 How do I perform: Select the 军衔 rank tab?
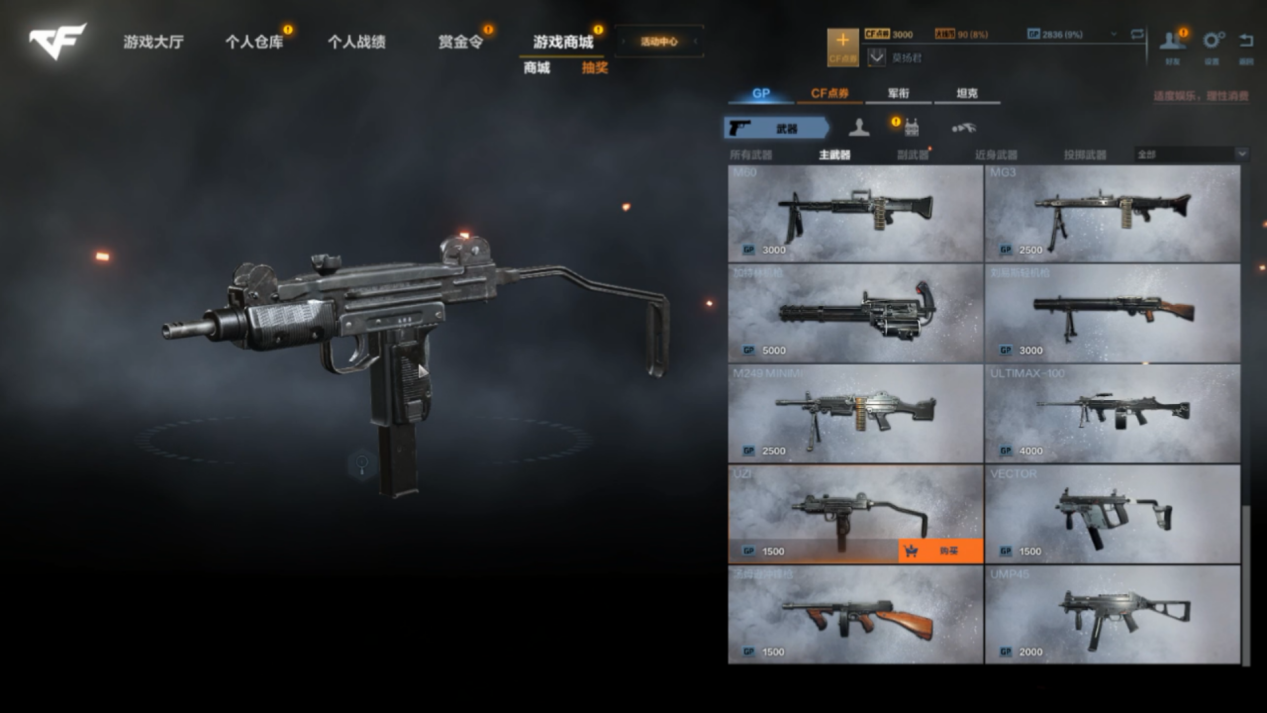point(898,94)
